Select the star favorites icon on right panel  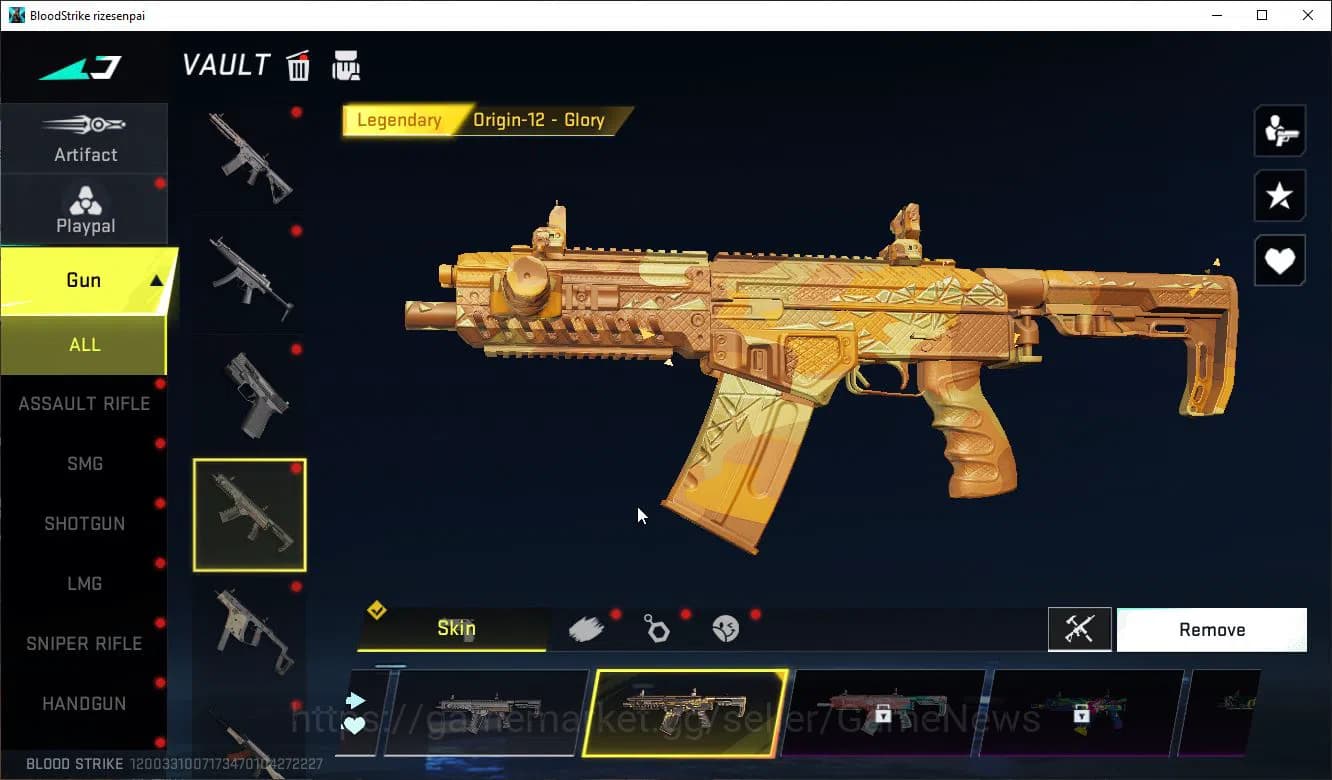[x=1280, y=196]
